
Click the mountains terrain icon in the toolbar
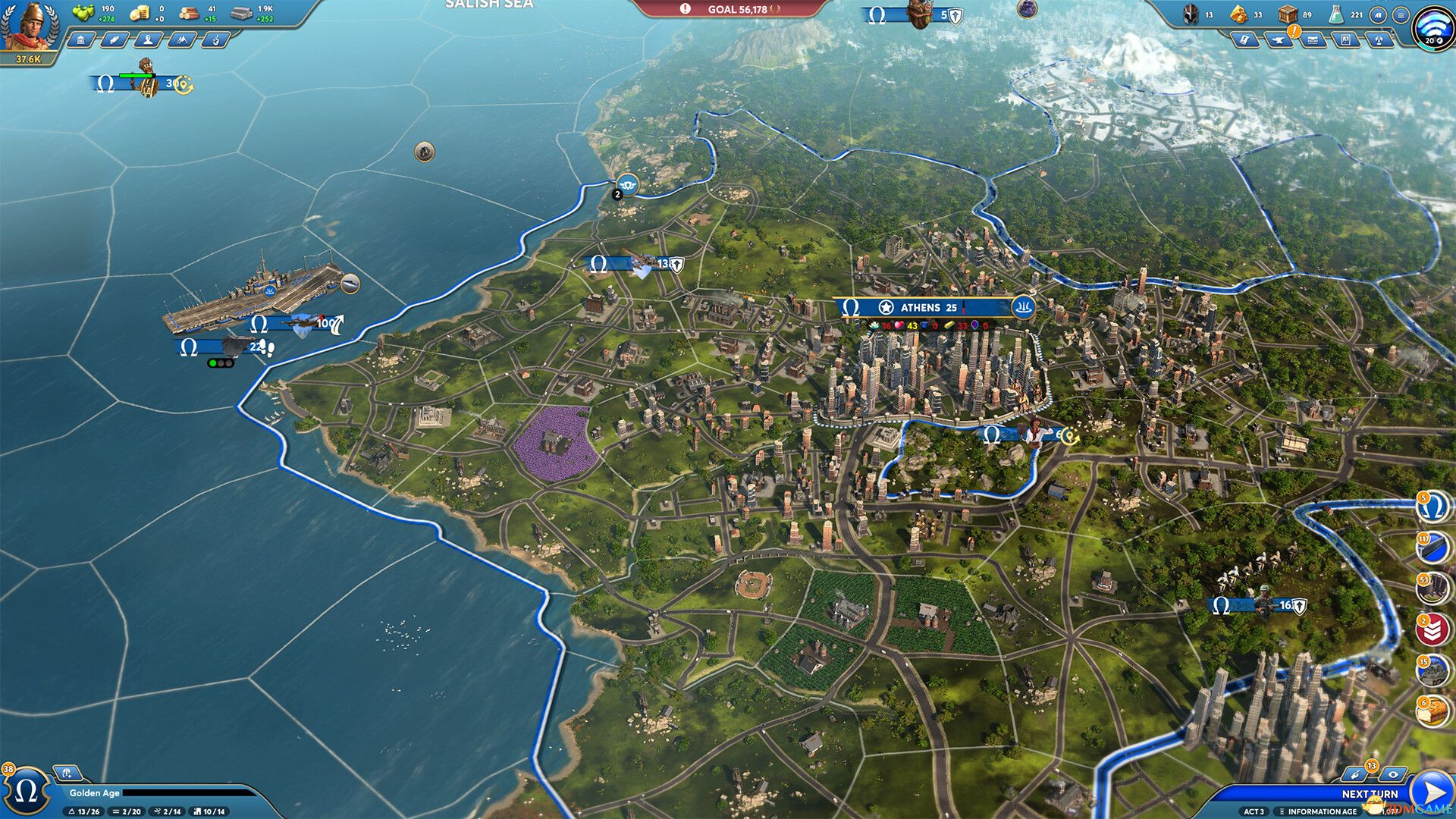[180, 38]
